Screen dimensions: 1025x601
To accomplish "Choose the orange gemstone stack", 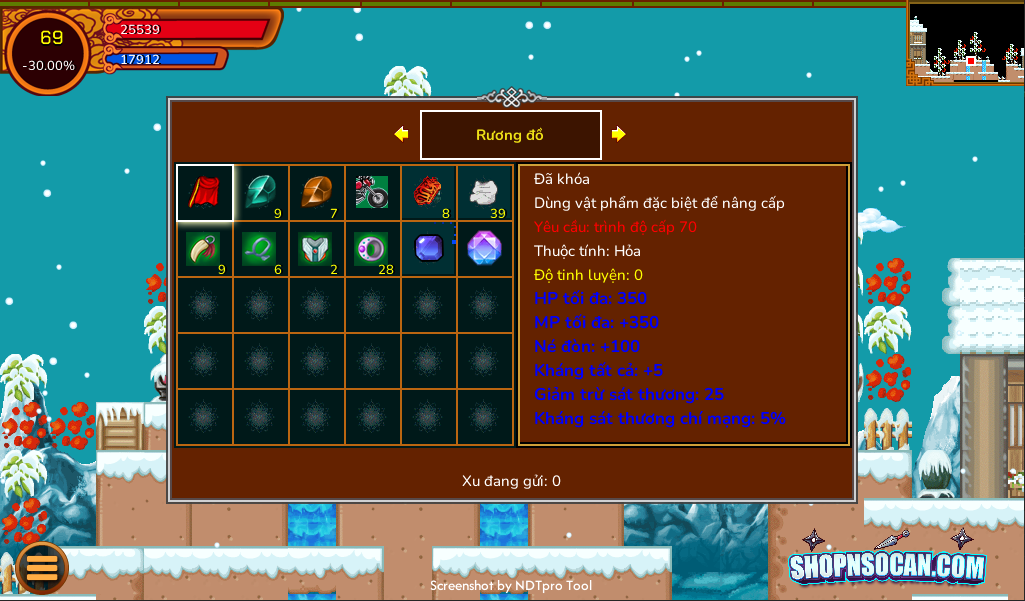I will click(x=317, y=193).
